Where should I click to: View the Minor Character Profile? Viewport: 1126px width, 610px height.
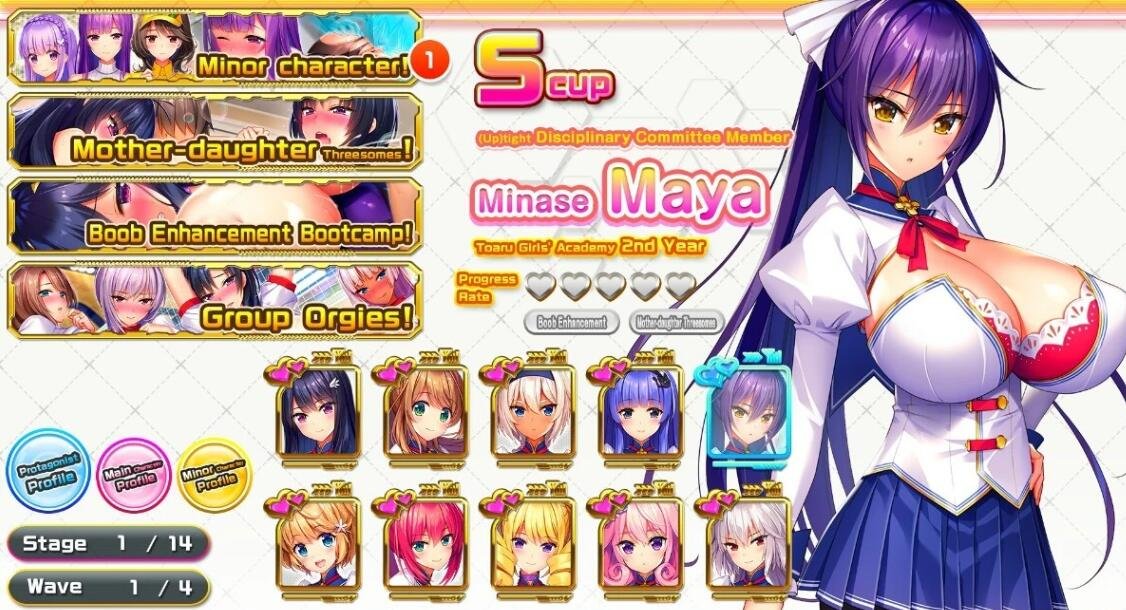[214, 475]
